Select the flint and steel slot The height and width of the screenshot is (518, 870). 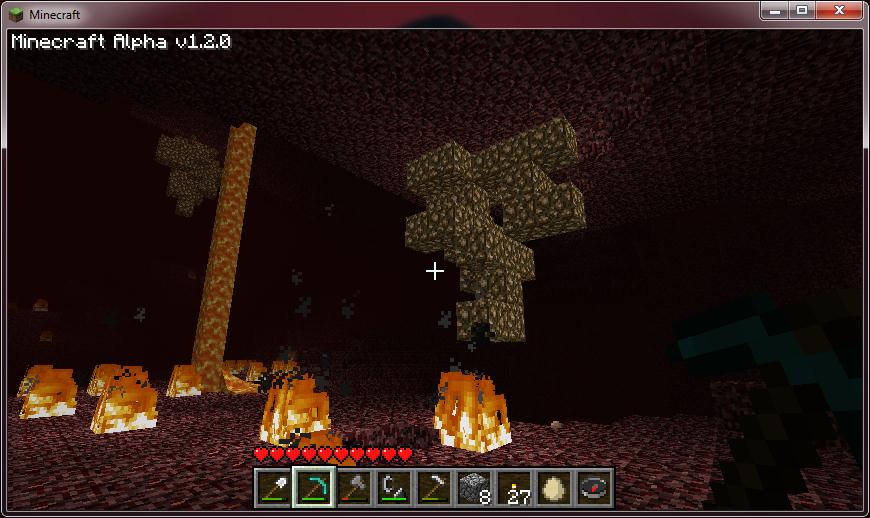pos(393,487)
